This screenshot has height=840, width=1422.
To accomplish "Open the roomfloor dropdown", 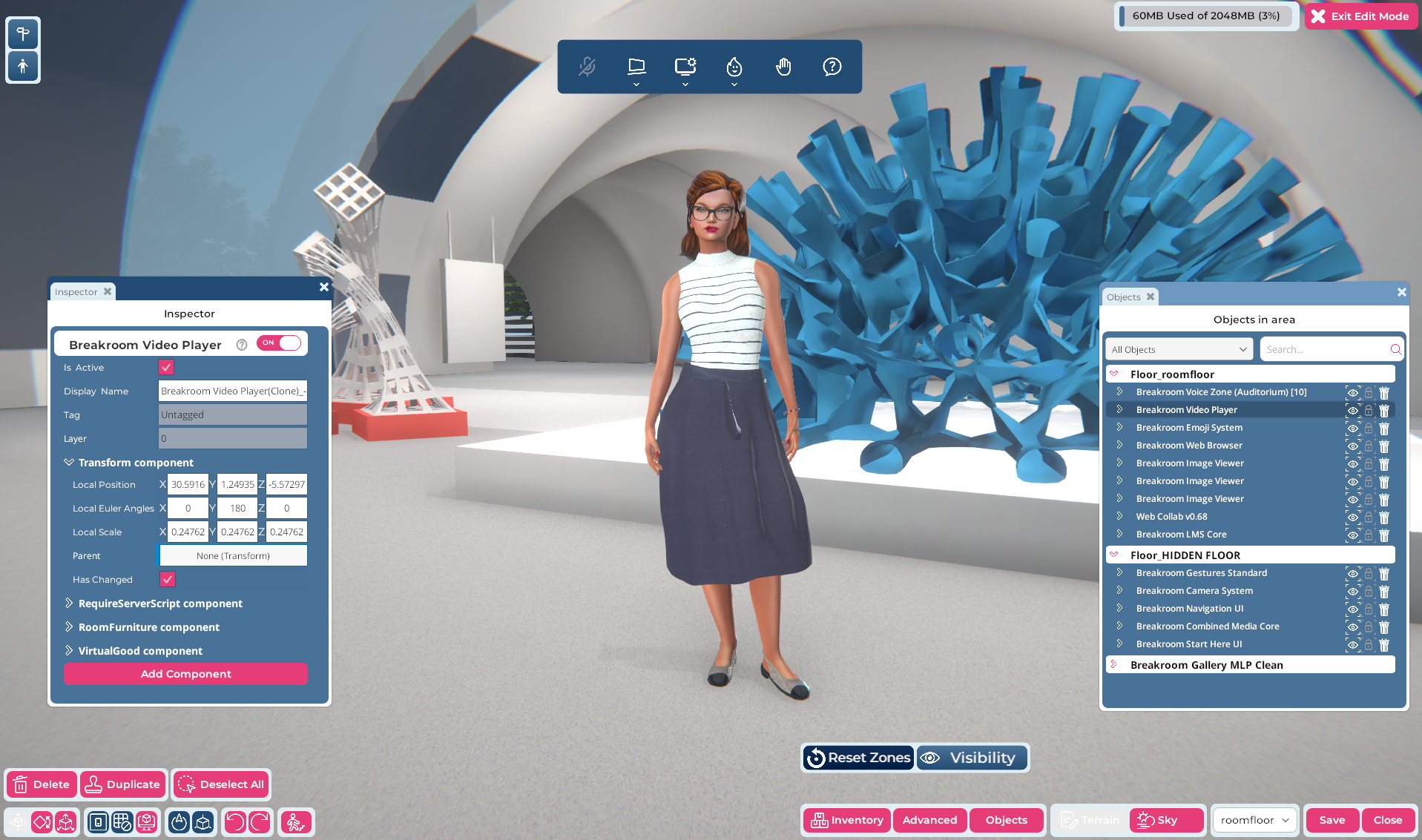I will click(1255, 820).
